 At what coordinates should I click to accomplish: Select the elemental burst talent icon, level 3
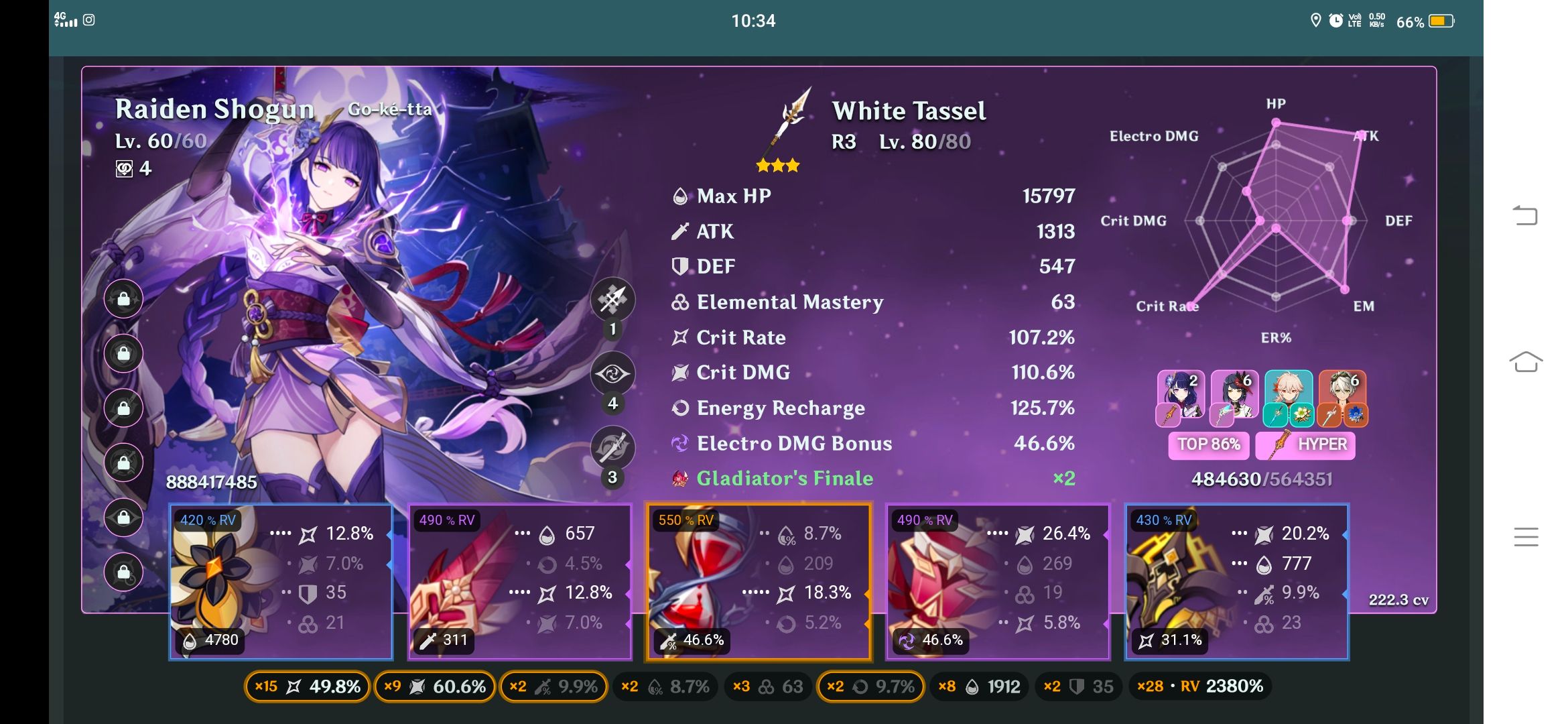point(612,448)
